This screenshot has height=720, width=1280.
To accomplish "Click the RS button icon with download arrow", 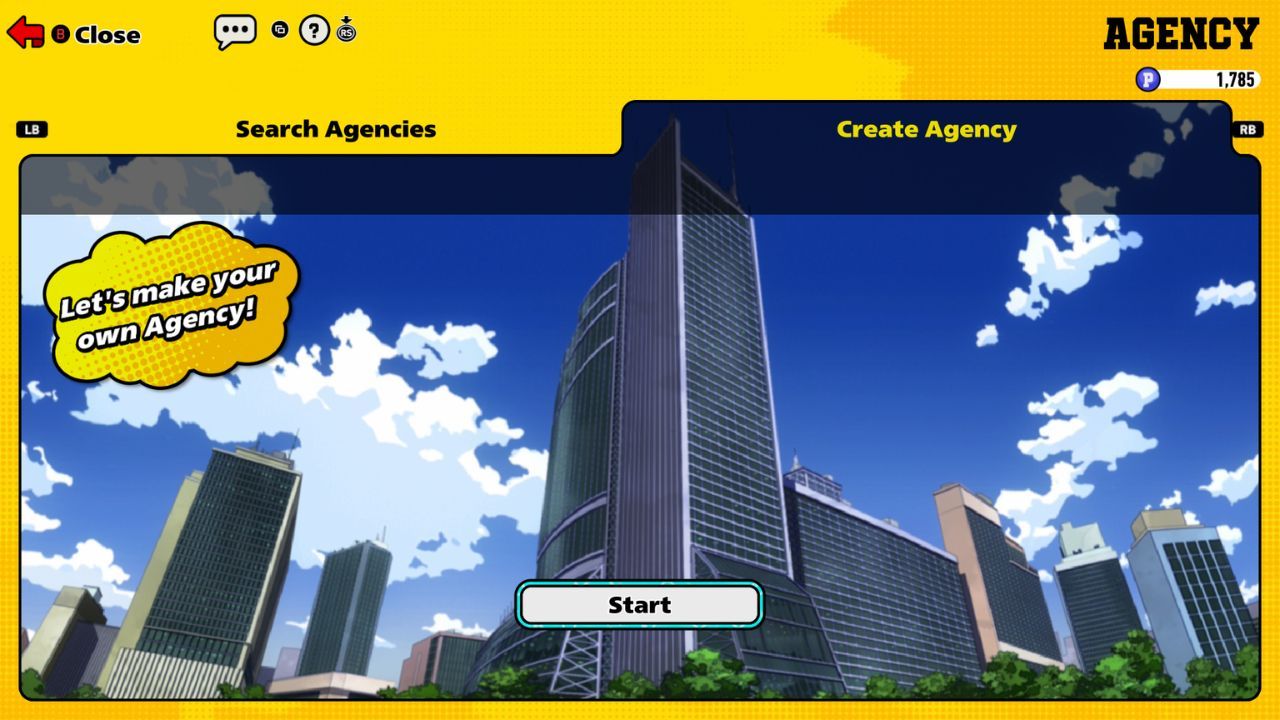I will (x=347, y=32).
